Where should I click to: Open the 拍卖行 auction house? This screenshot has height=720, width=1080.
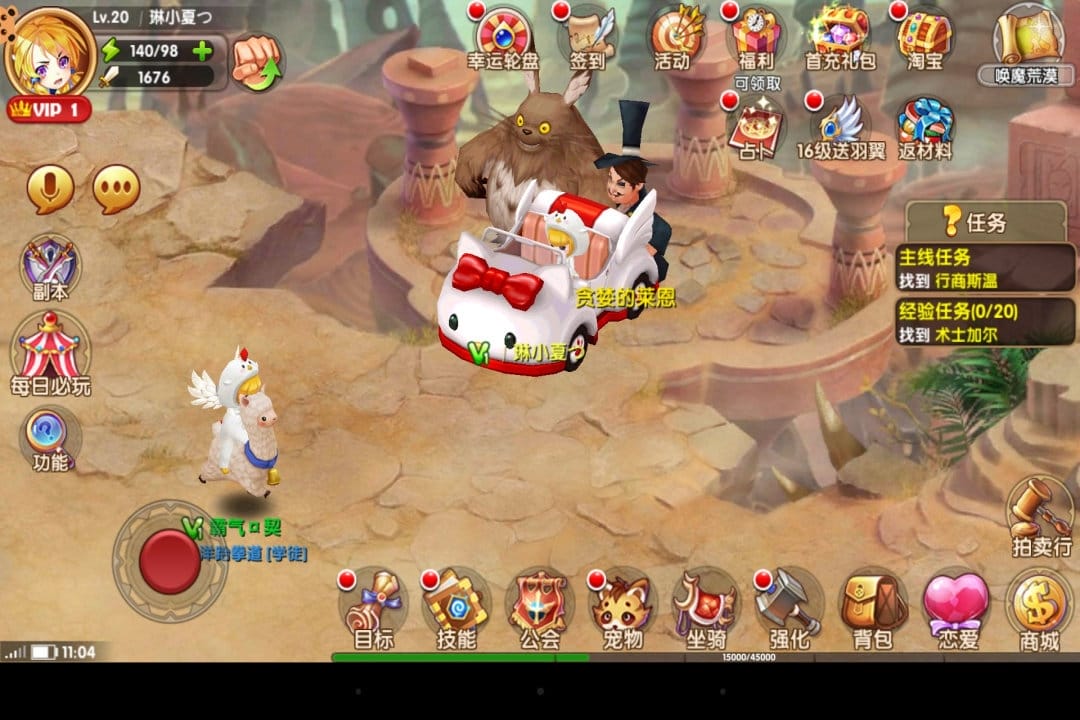point(1040,515)
